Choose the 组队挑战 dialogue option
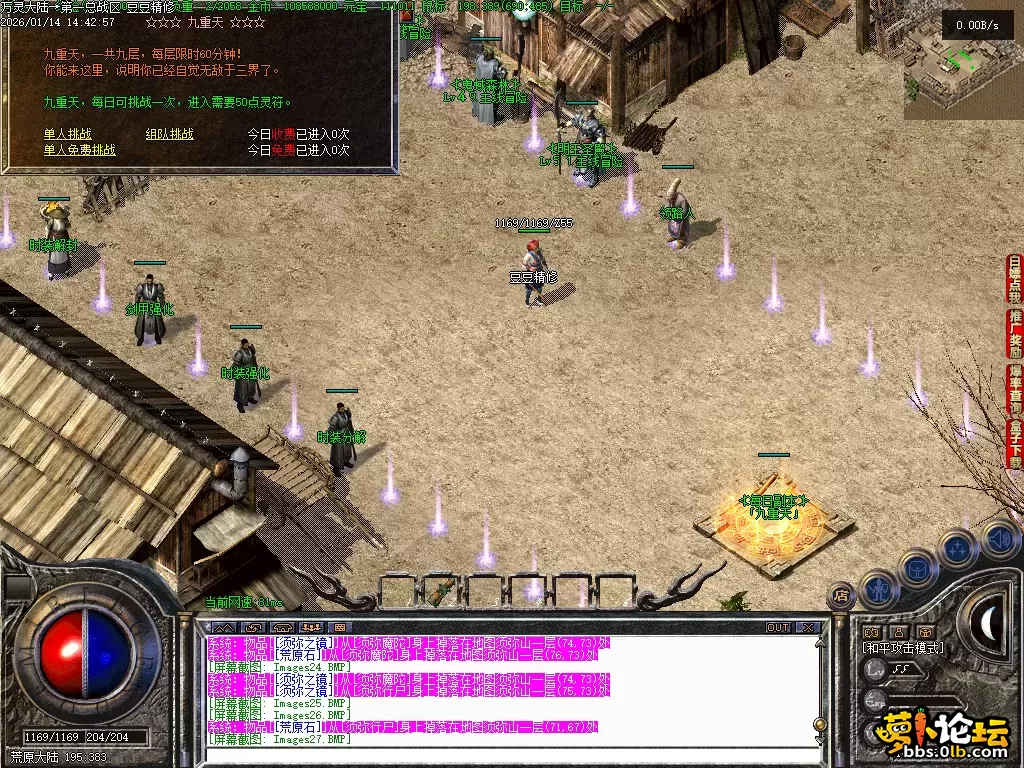Viewport: 1024px width, 768px height. click(x=170, y=134)
